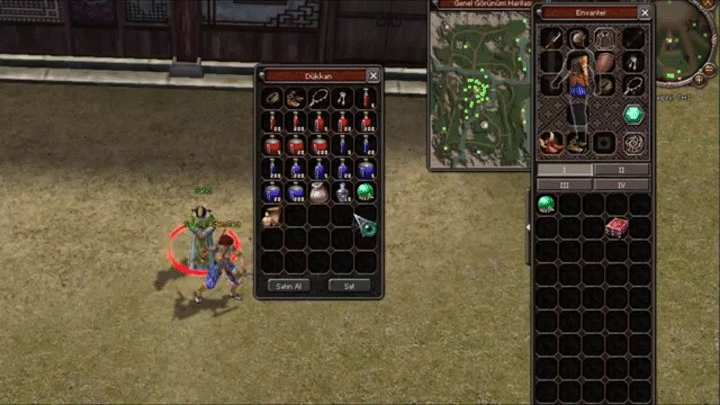Select the green orb in the inventory grid
Image resolution: width=720 pixels, height=405 pixels.
click(546, 204)
